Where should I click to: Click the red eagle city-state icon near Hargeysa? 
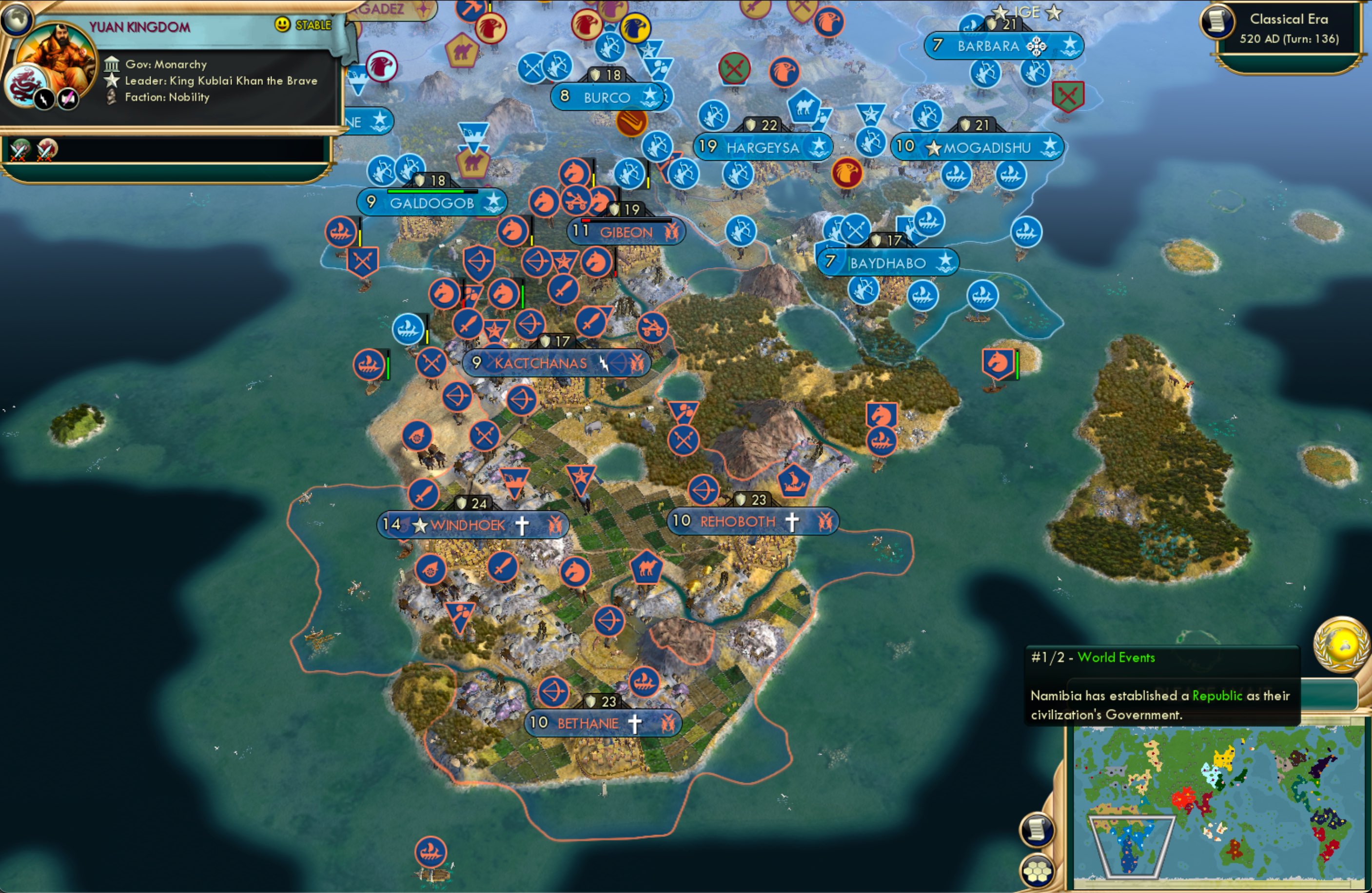846,173
